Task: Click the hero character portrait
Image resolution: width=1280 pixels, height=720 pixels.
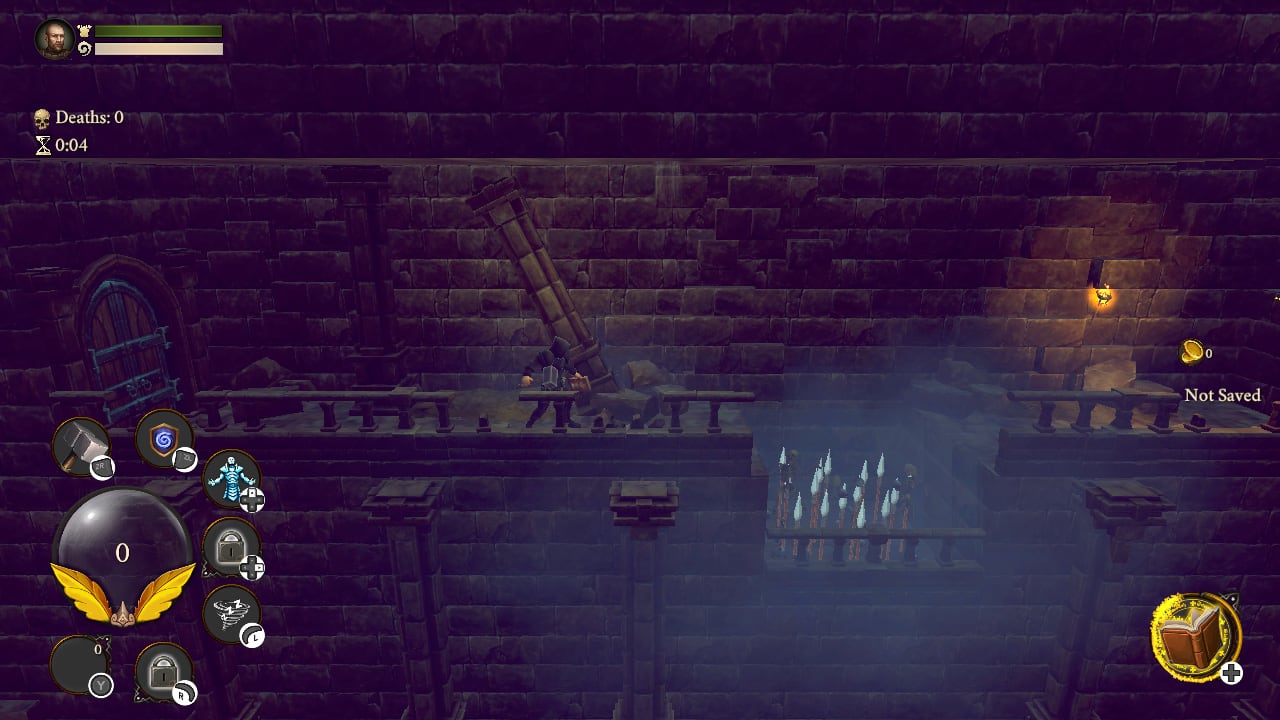Action: click(55, 38)
